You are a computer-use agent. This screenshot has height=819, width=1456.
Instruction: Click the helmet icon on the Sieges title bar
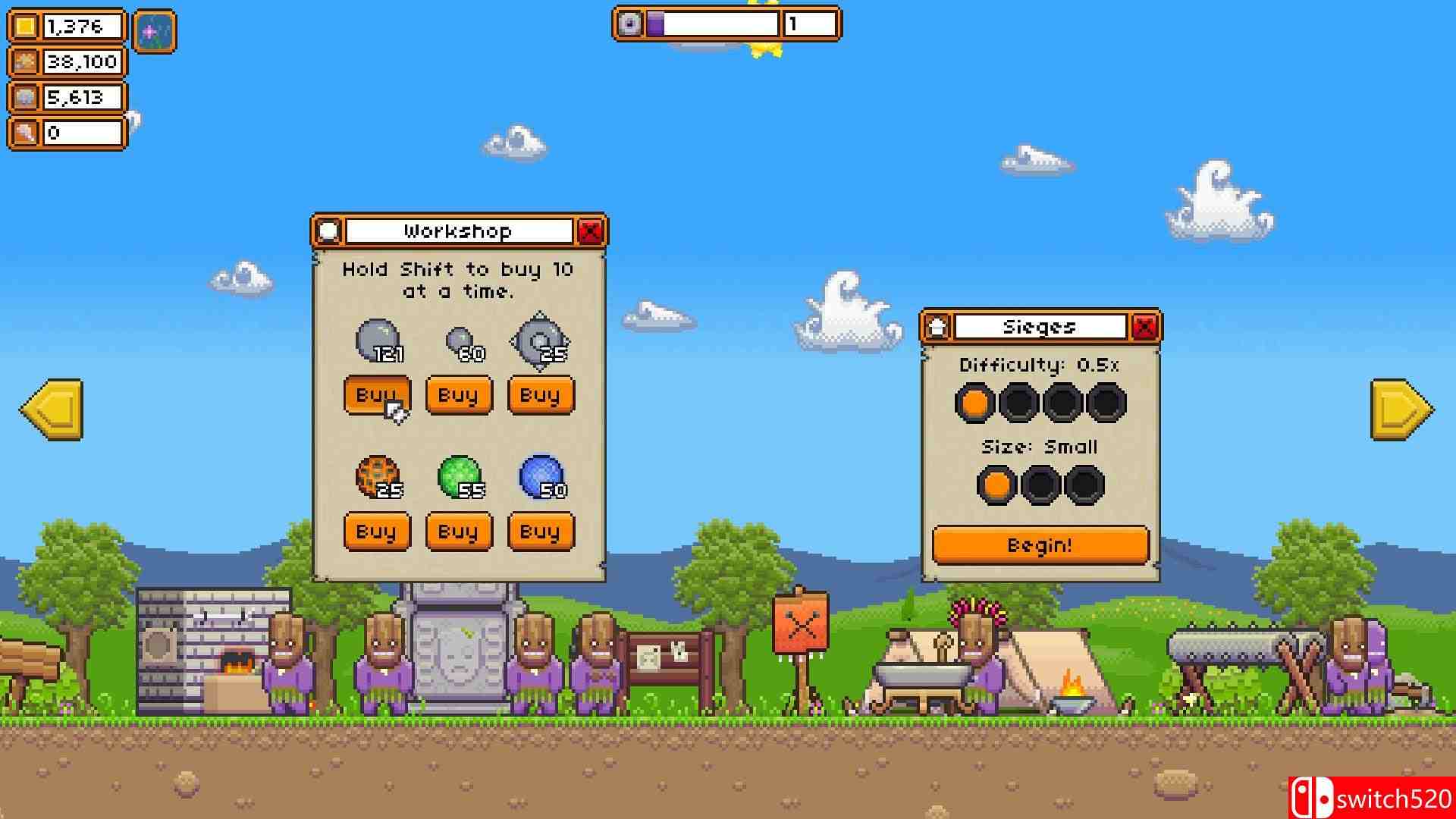coord(936,325)
